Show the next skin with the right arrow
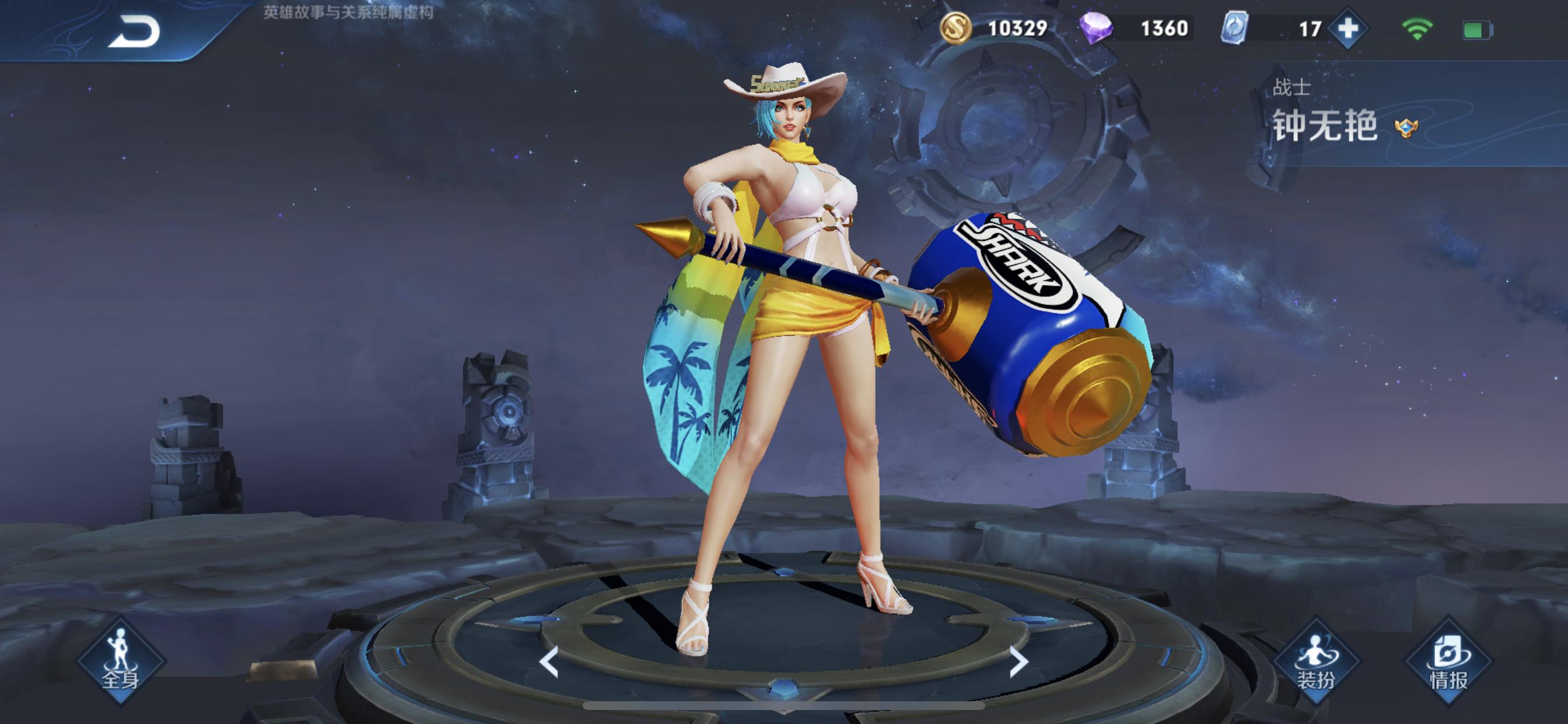The height and width of the screenshot is (724, 1568). pyautogui.click(x=1018, y=661)
